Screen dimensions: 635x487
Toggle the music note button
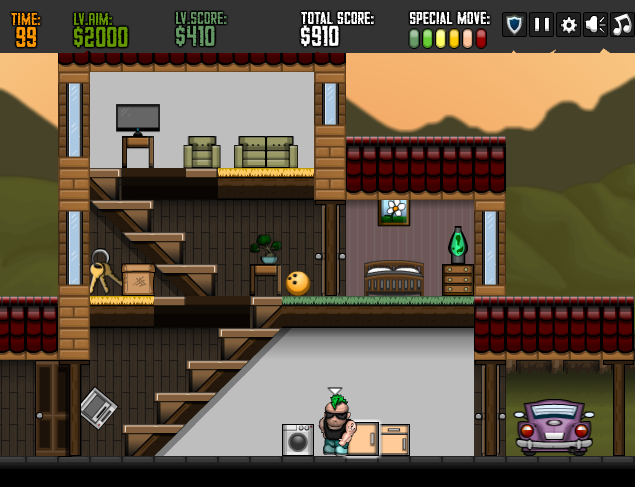pos(622,25)
